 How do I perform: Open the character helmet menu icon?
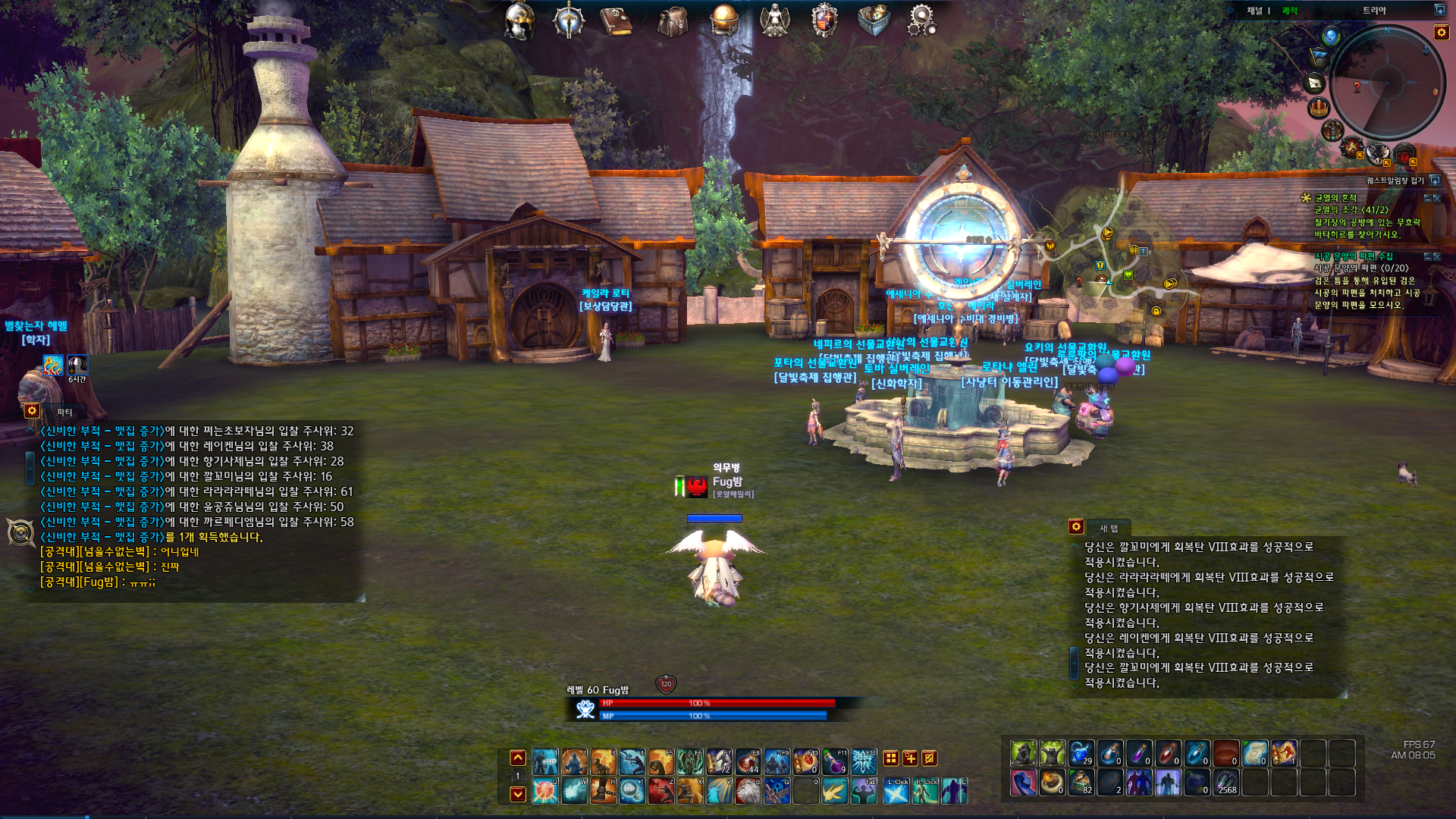[x=519, y=20]
